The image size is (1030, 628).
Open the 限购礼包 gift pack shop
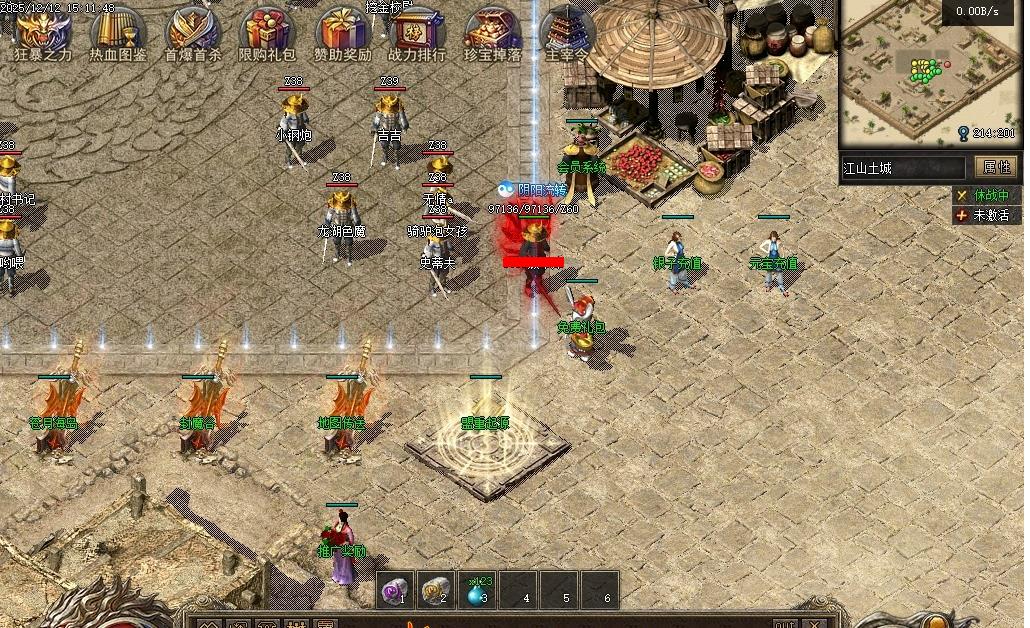(267, 34)
